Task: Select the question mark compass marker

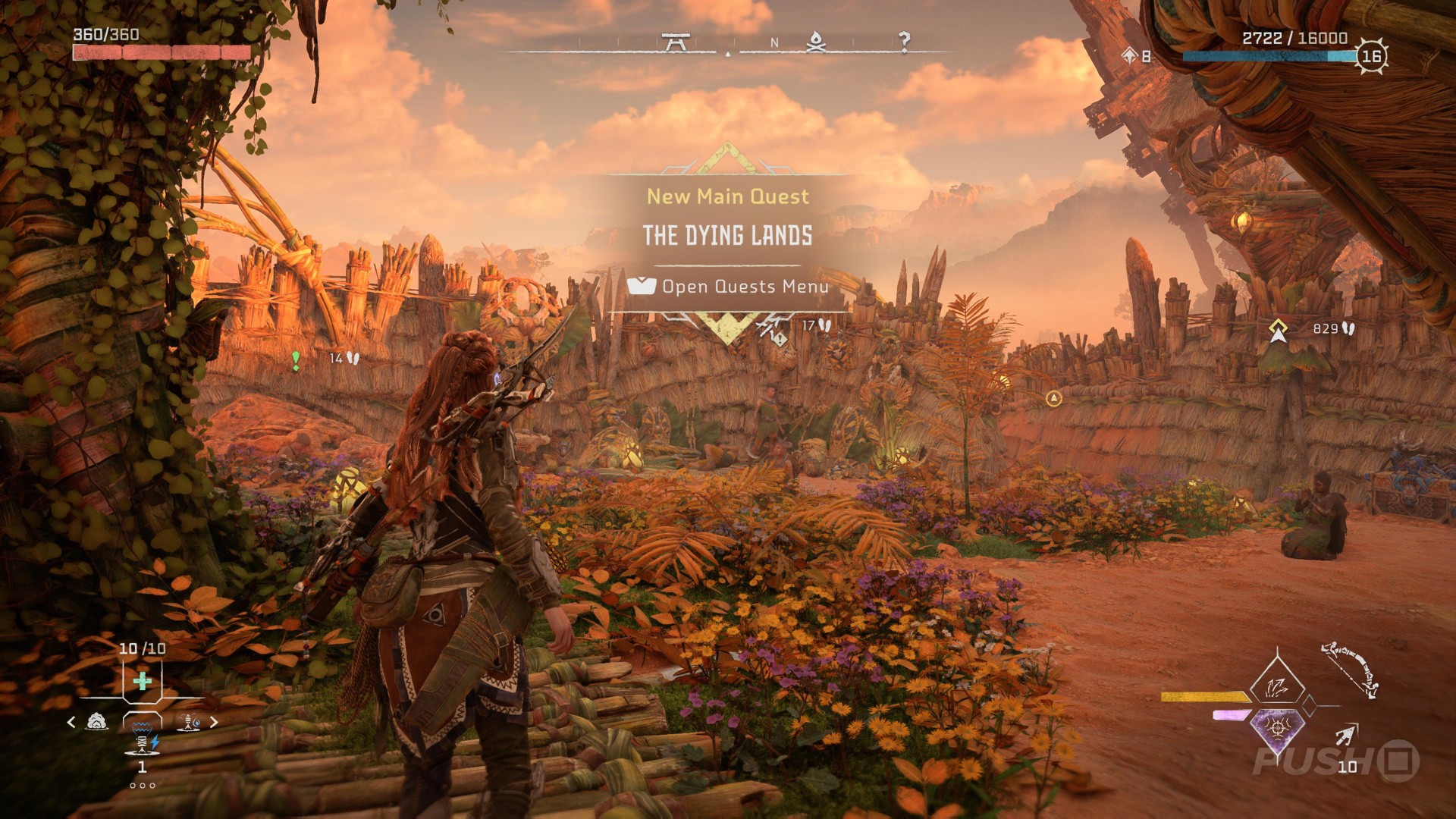Action: (x=904, y=42)
